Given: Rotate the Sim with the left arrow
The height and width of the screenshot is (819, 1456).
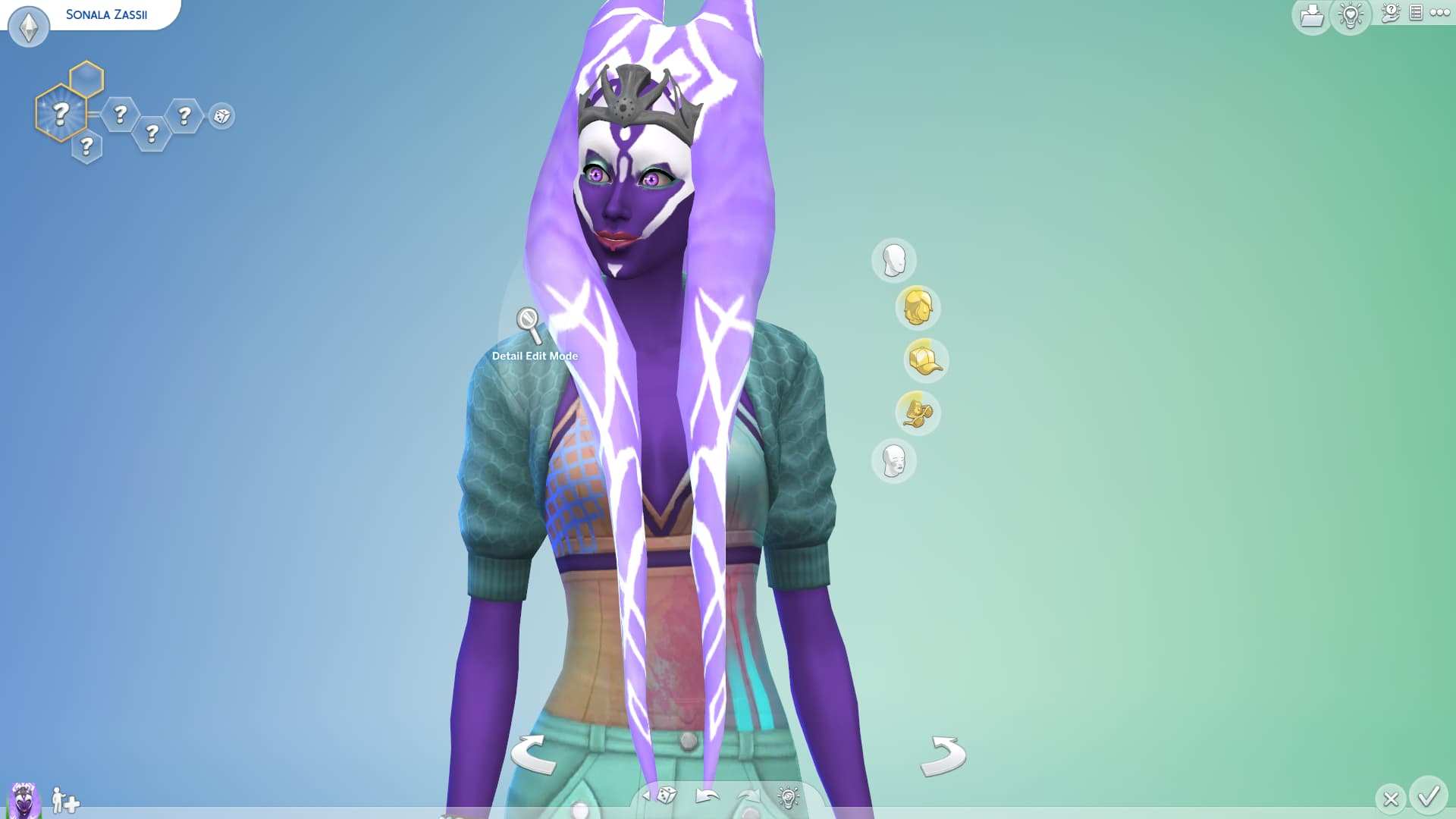Looking at the screenshot, I should click(x=532, y=755).
